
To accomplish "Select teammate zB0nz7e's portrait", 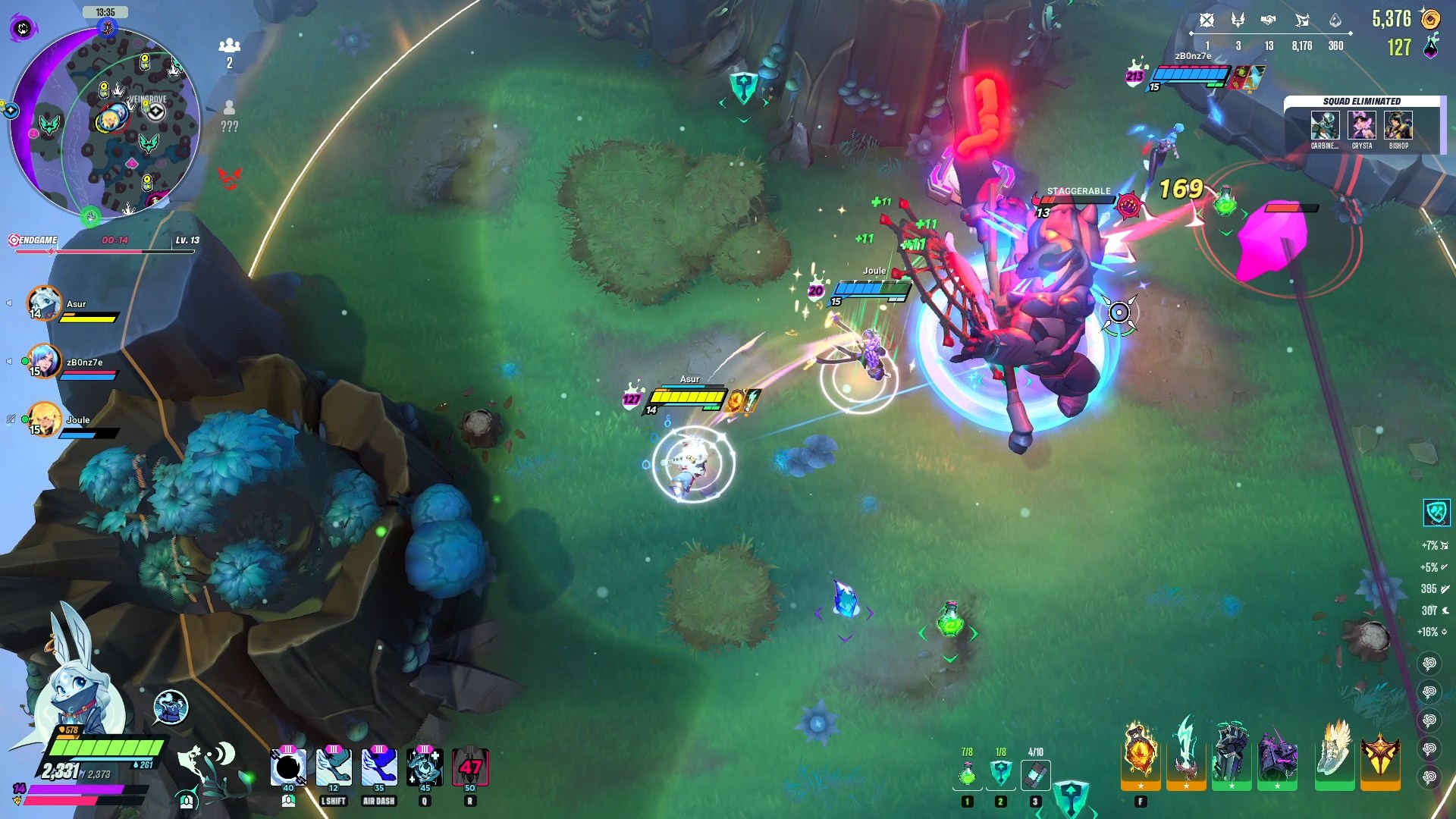I will coord(44,362).
